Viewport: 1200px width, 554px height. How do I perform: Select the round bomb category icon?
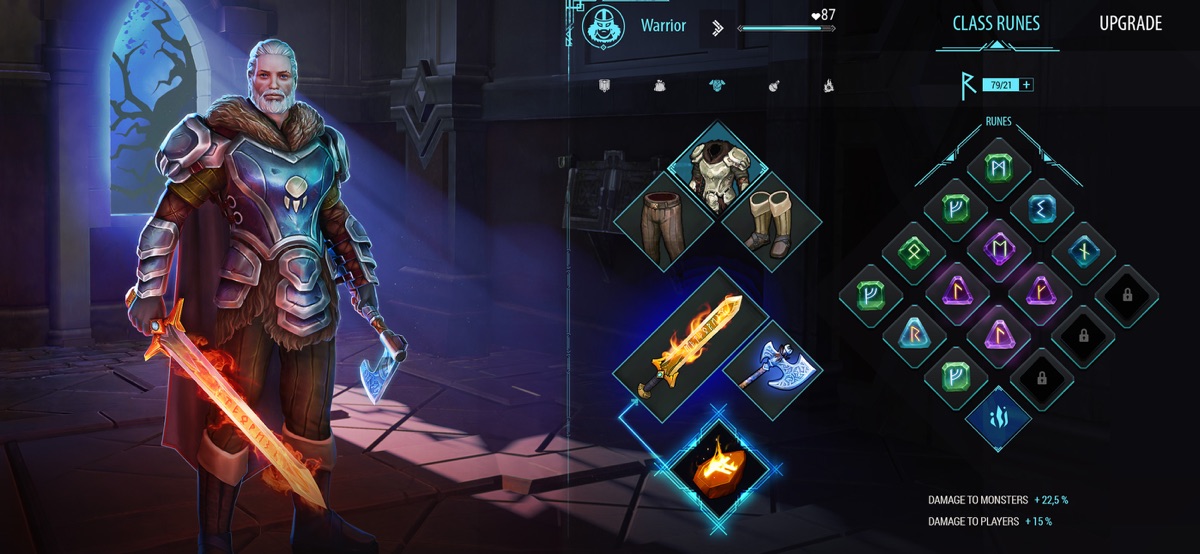point(773,86)
